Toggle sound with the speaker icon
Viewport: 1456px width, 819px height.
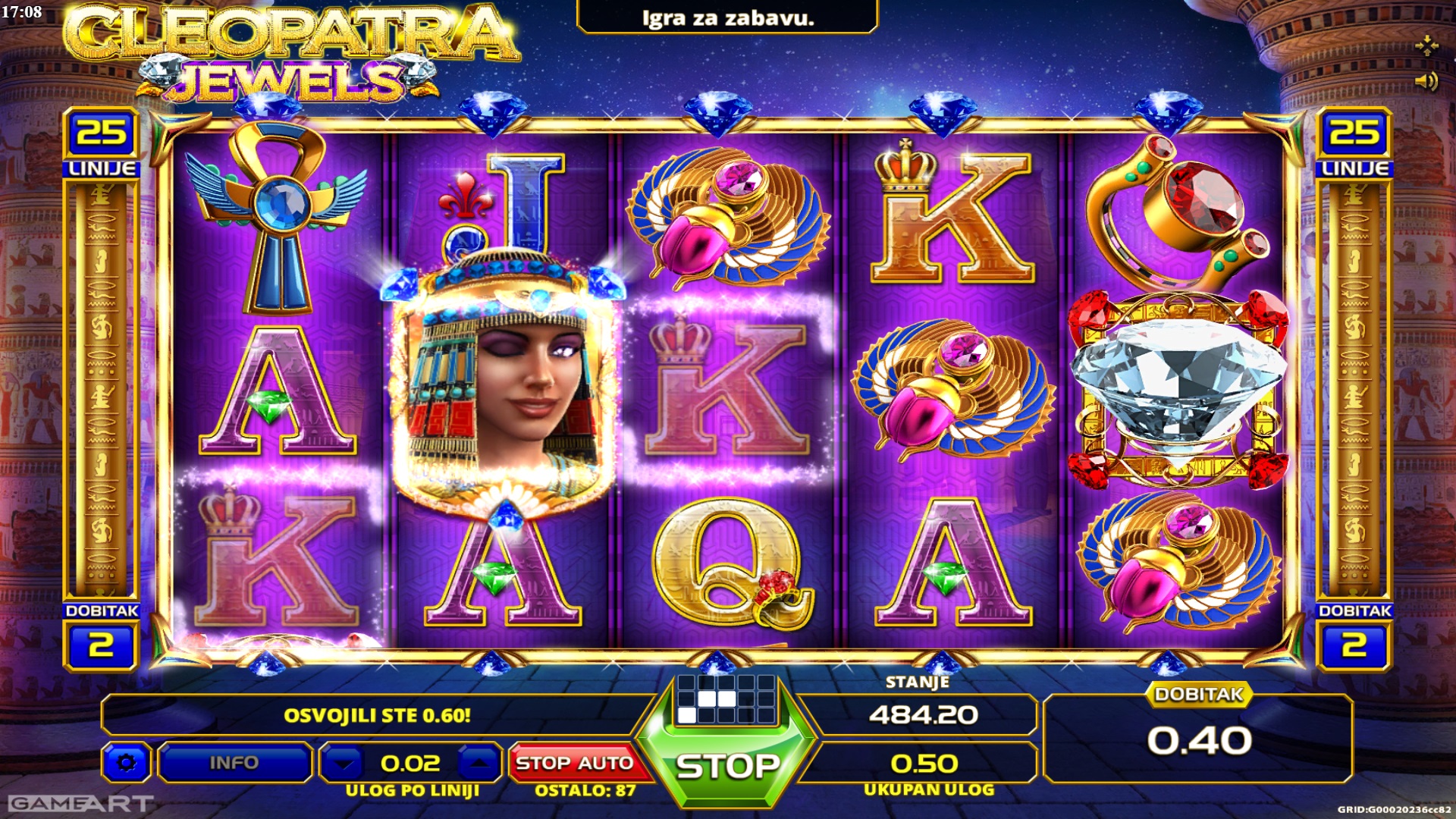[x=1426, y=80]
